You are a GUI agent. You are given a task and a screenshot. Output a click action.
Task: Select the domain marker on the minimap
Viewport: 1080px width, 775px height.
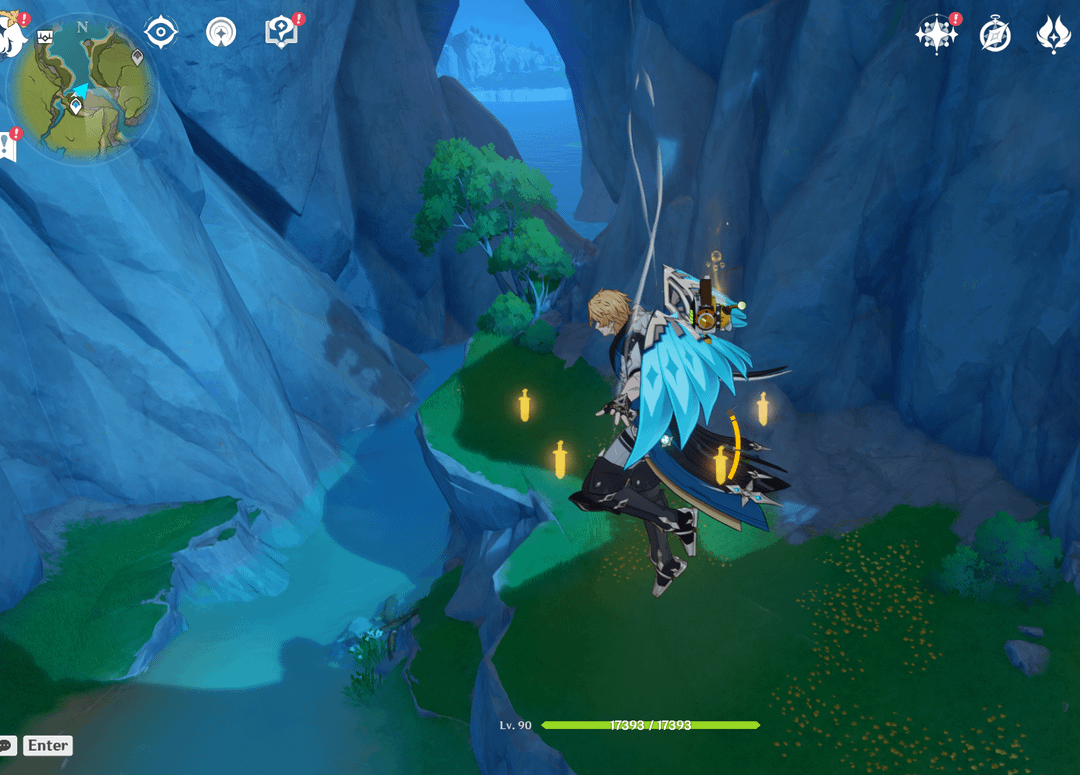[x=45, y=37]
